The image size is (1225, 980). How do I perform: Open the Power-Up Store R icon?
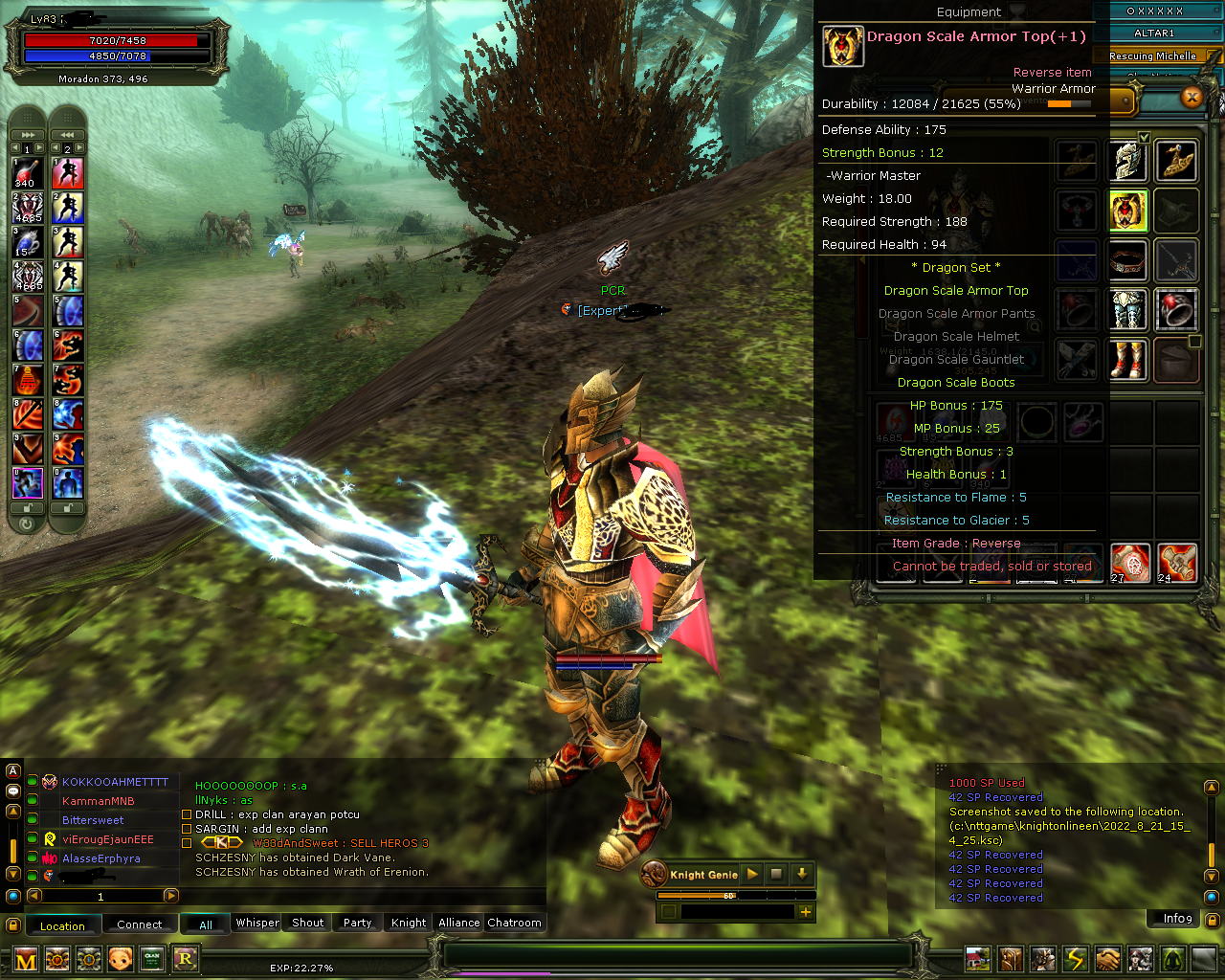[x=186, y=958]
